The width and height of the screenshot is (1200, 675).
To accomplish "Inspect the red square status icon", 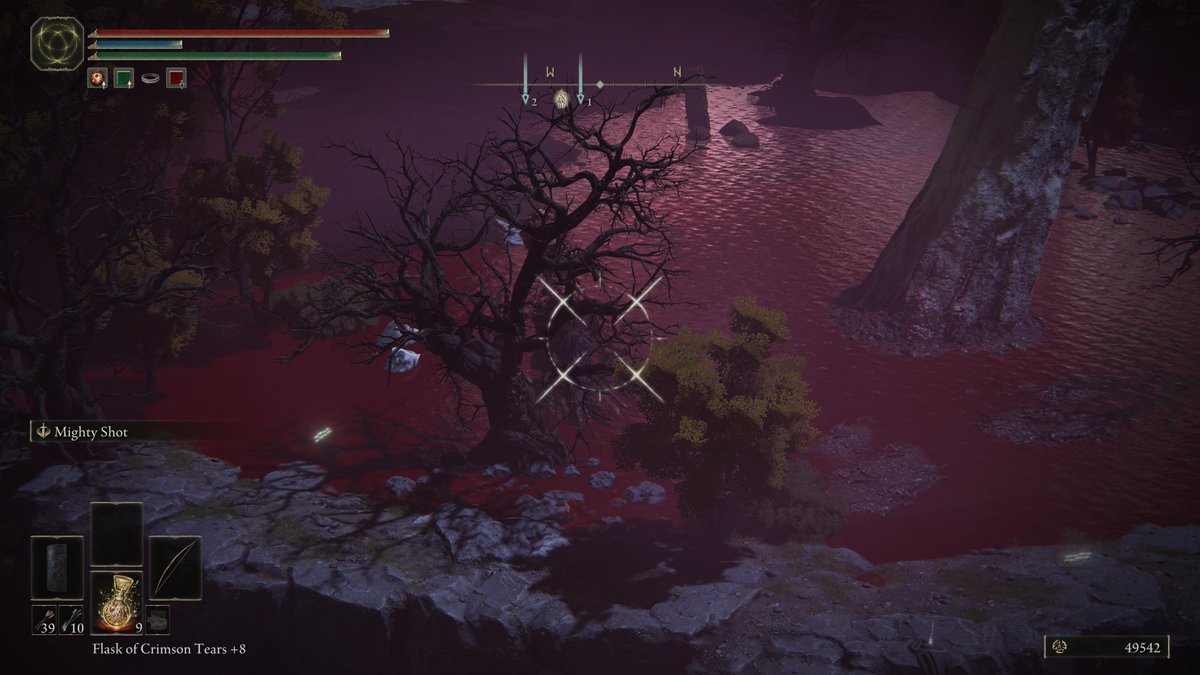I will [x=176, y=77].
